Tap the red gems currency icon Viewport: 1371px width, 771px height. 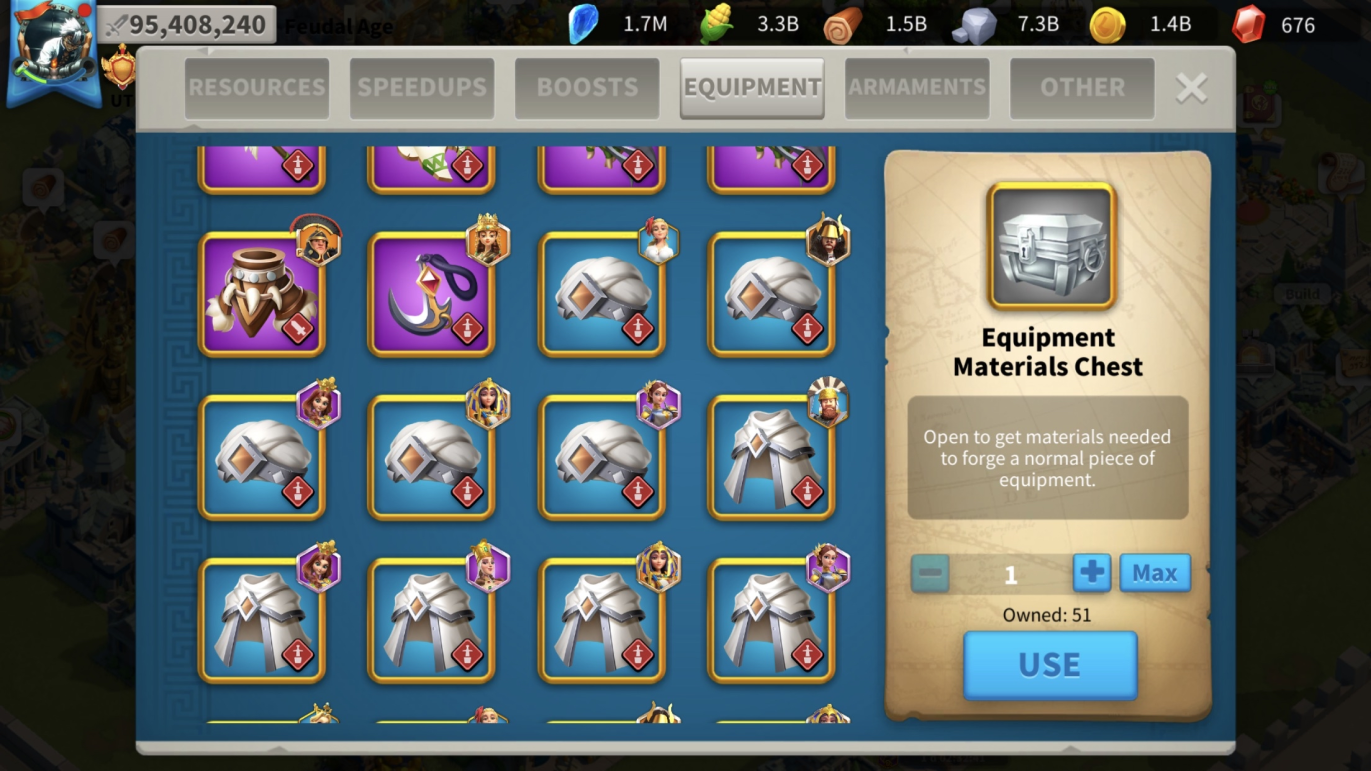(x=1248, y=25)
